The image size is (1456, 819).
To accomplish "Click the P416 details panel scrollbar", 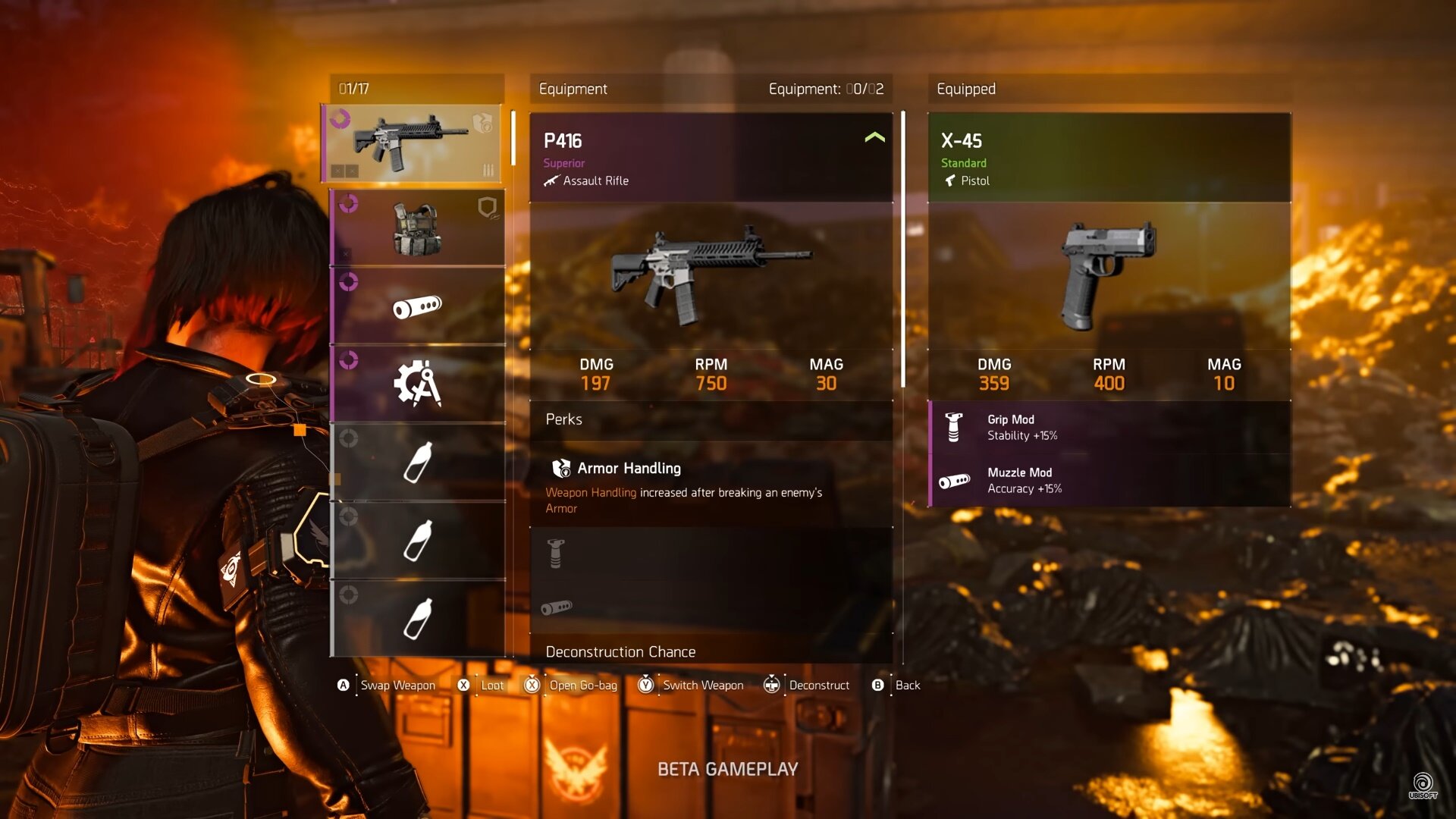I will coord(902,250).
